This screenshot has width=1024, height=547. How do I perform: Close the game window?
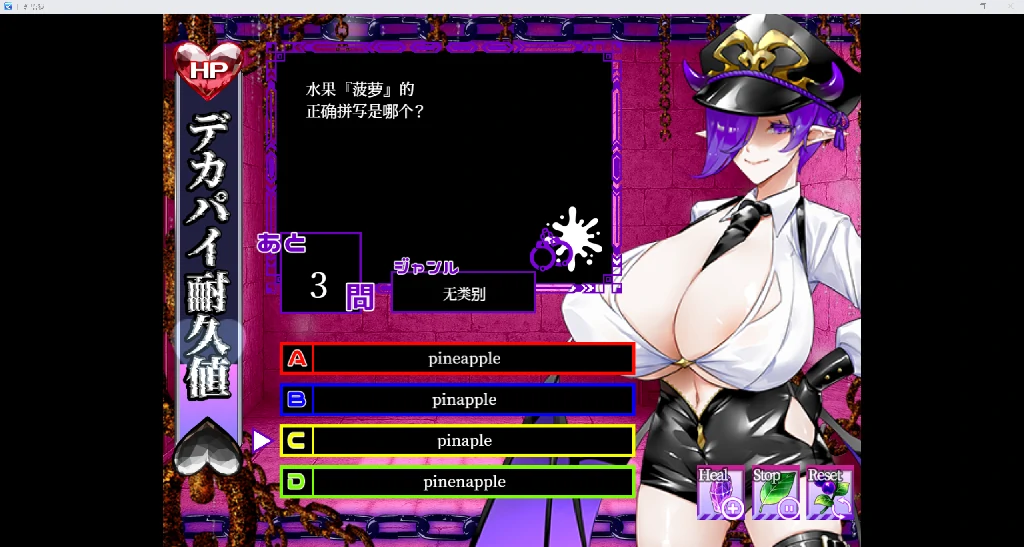(1010, 6)
